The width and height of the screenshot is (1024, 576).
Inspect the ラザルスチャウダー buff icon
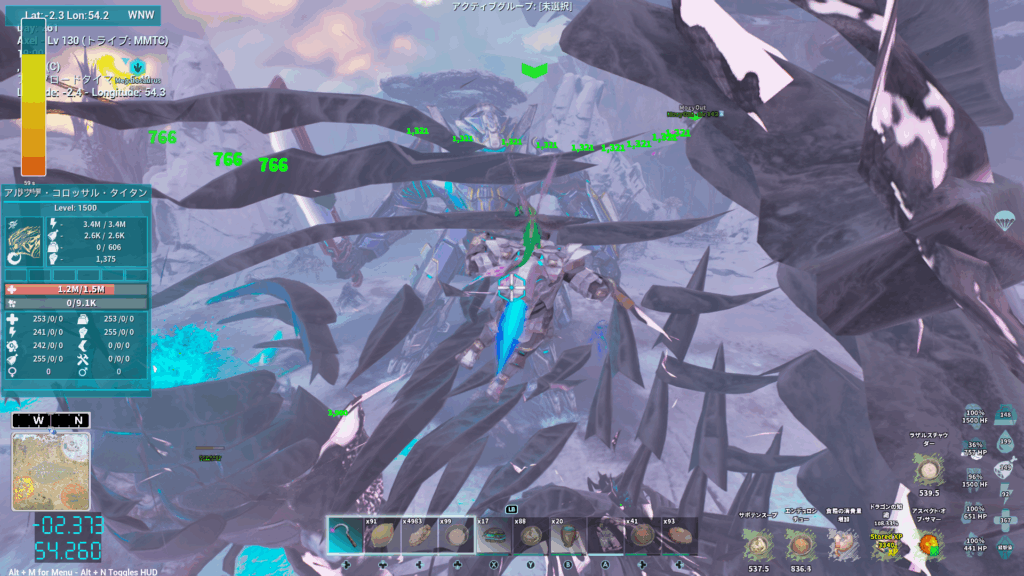[929, 469]
